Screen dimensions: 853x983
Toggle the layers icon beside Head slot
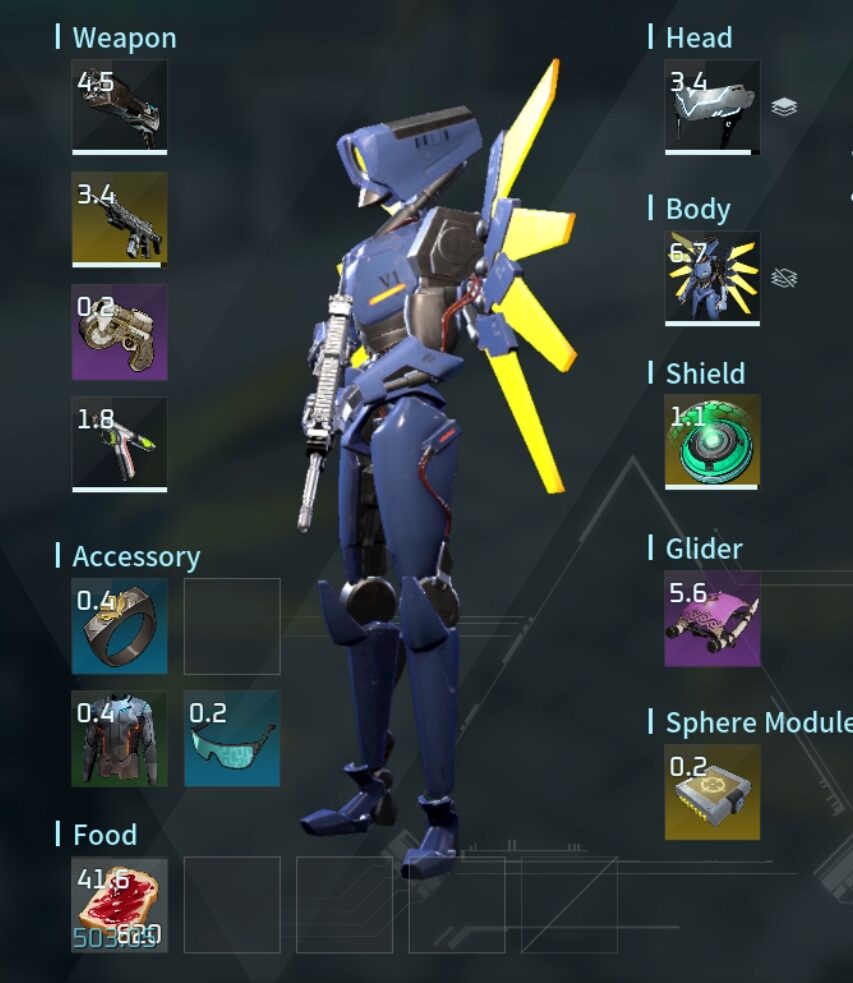click(x=785, y=107)
